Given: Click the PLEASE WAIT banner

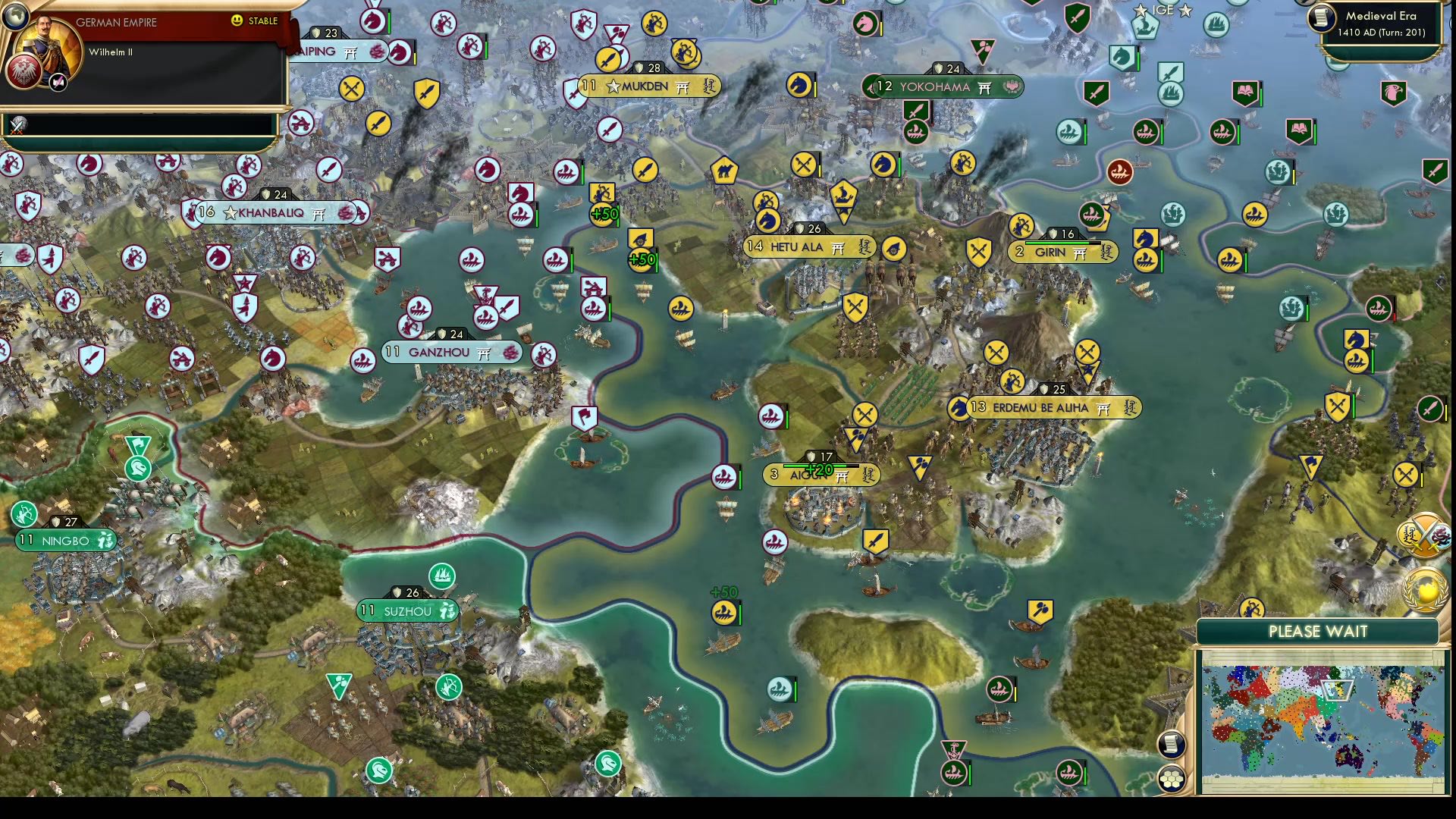Looking at the screenshot, I should pyautogui.click(x=1317, y=632).
